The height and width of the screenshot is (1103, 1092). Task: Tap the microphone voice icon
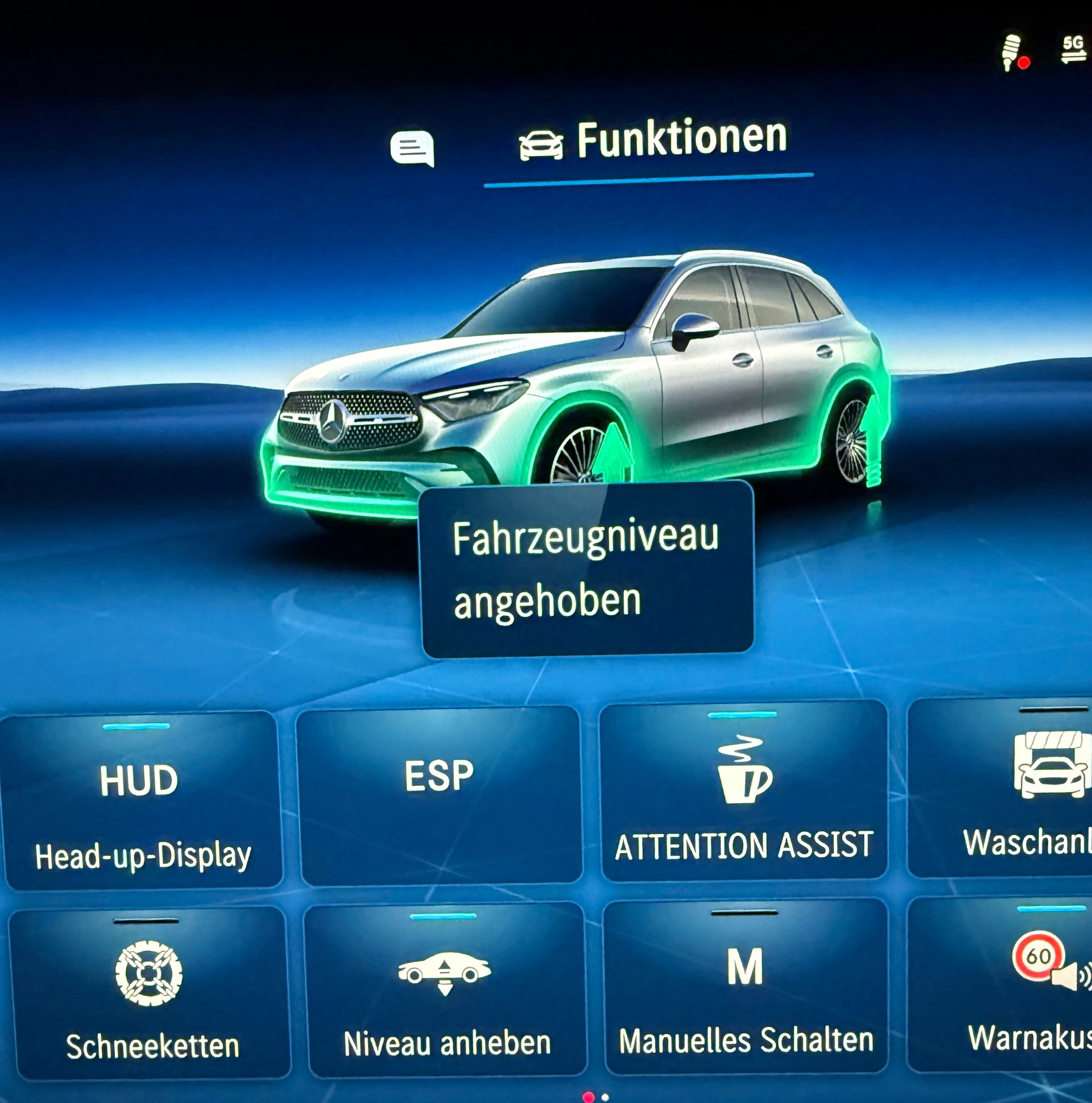click(1012, 53)
